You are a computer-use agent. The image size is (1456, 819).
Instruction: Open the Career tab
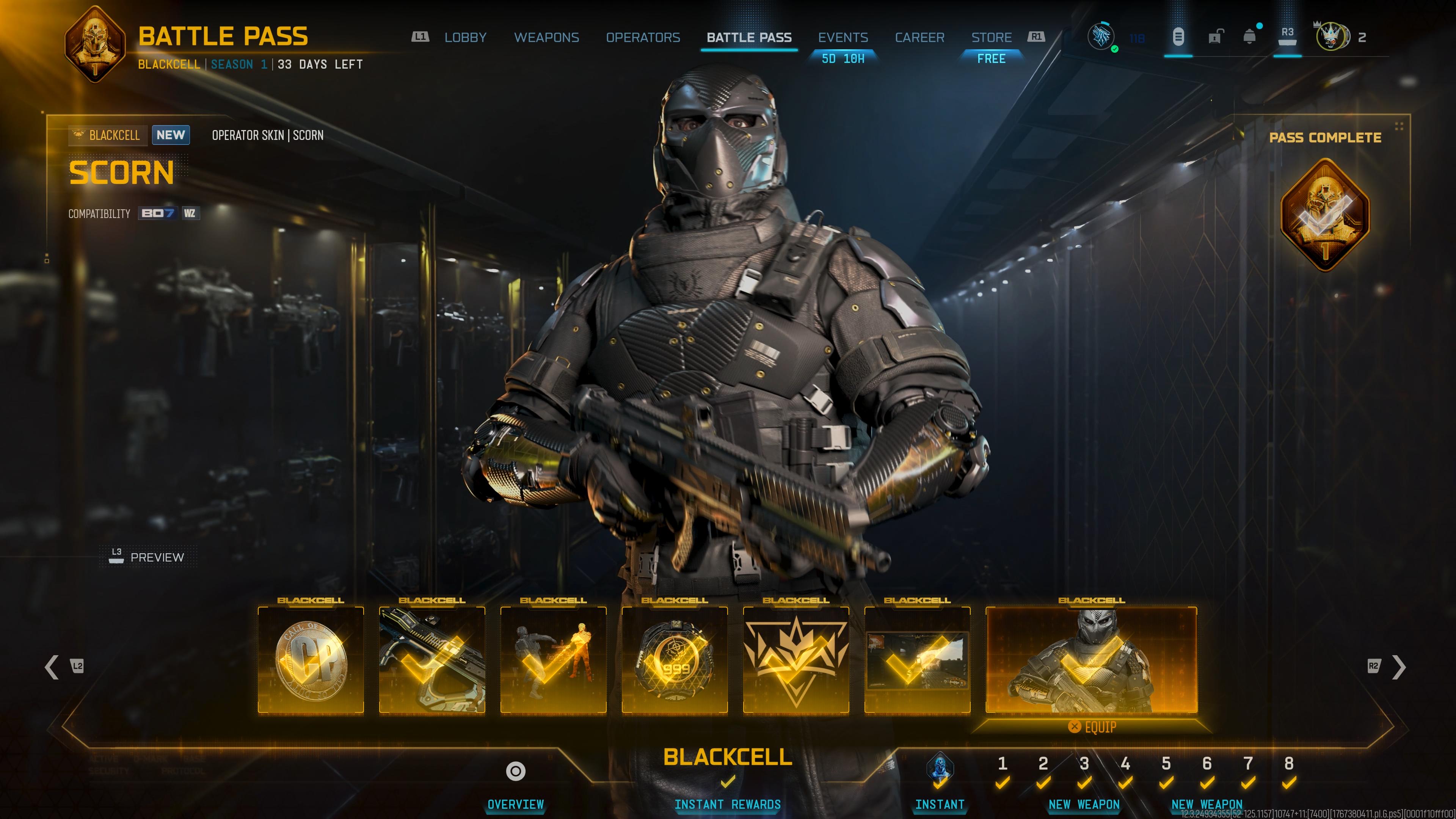point(919,37)
